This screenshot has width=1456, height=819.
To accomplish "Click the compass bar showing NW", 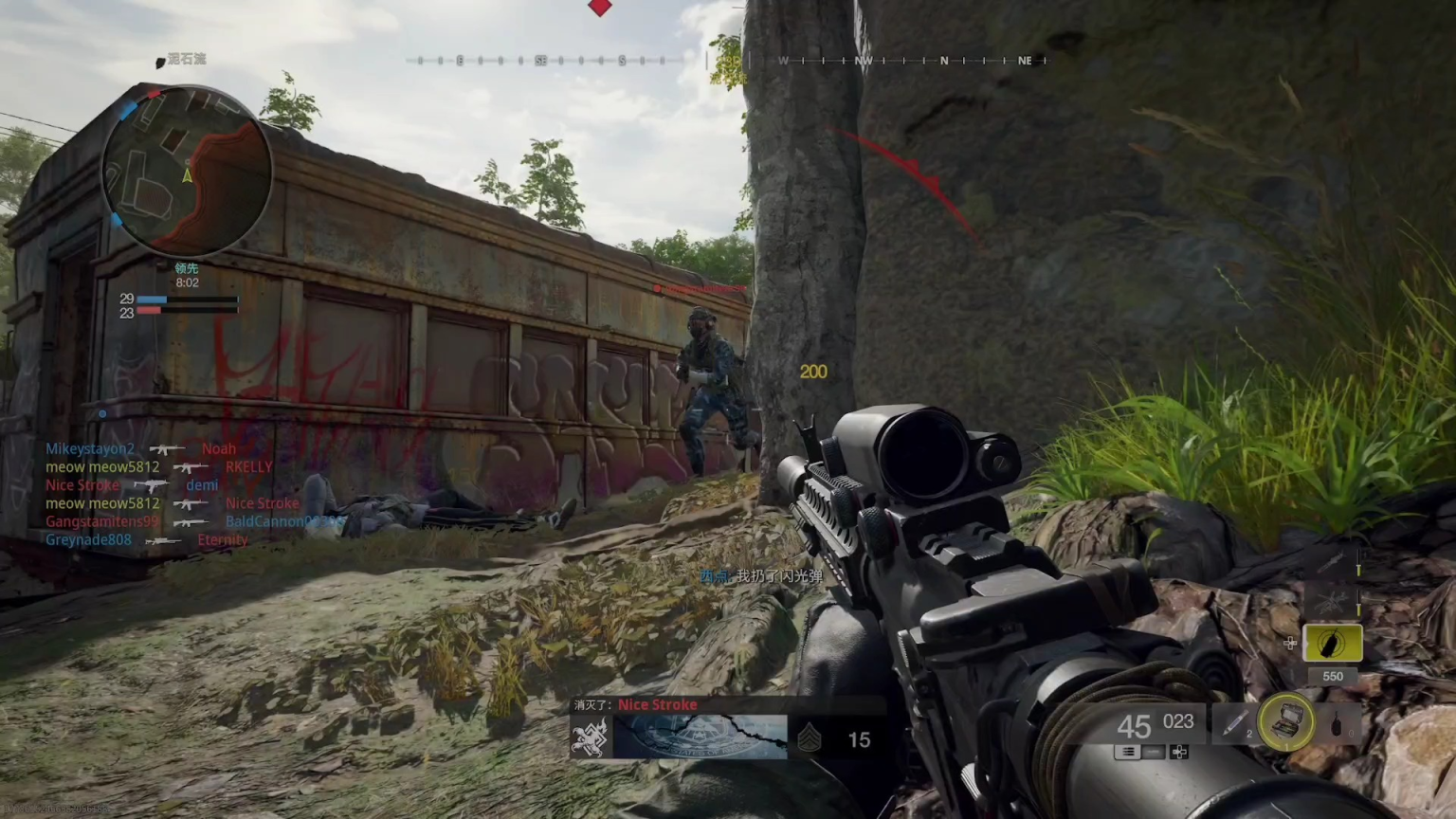I will pos(863,61).
